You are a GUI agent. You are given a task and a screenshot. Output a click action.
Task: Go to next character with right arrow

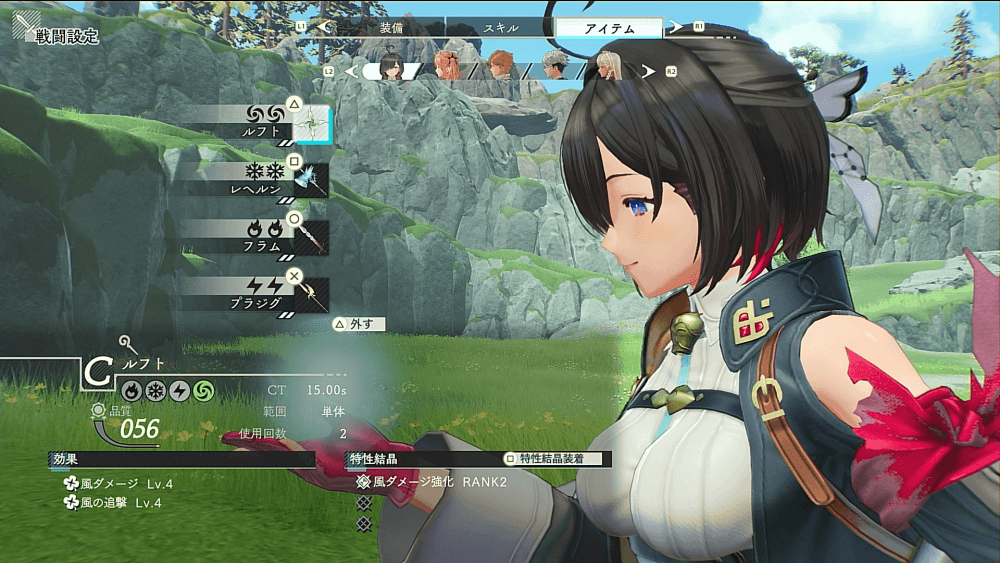[648, 72]
